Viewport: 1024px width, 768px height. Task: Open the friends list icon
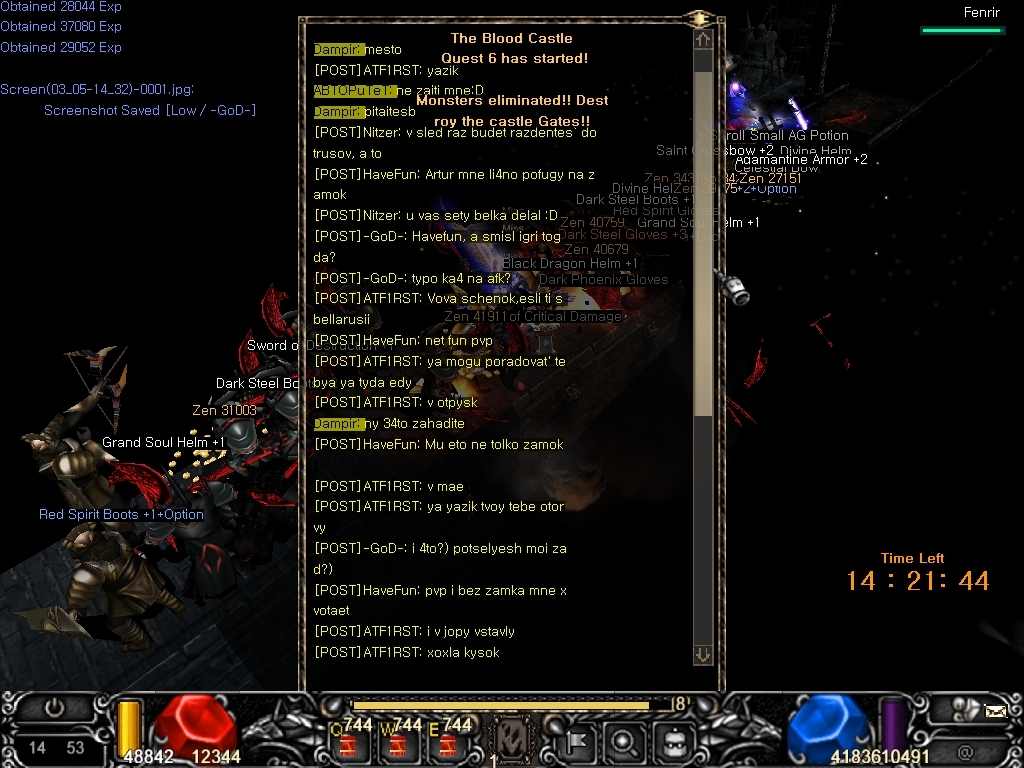pyautogui.click(x=965, y=708)
